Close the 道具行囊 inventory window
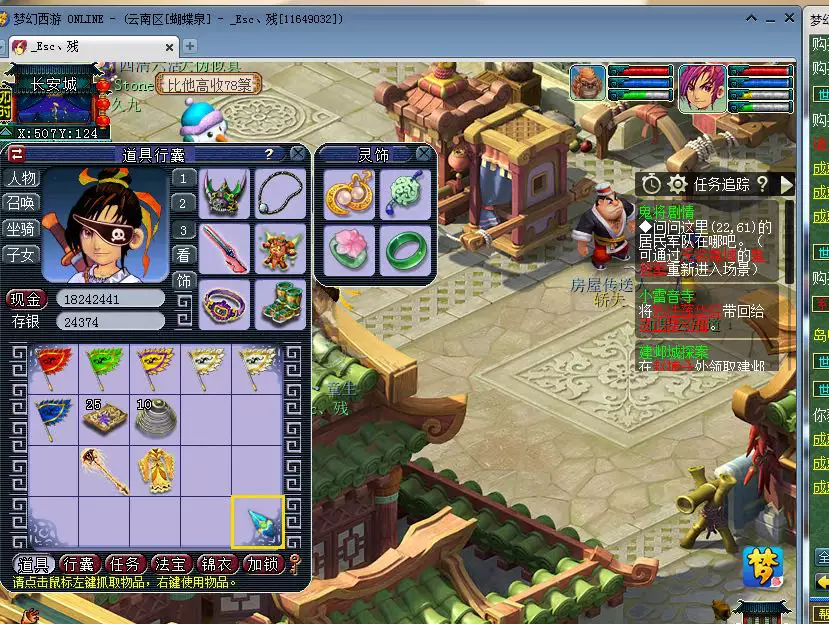This screenshot has width=829, height=624. pos(298,154)
